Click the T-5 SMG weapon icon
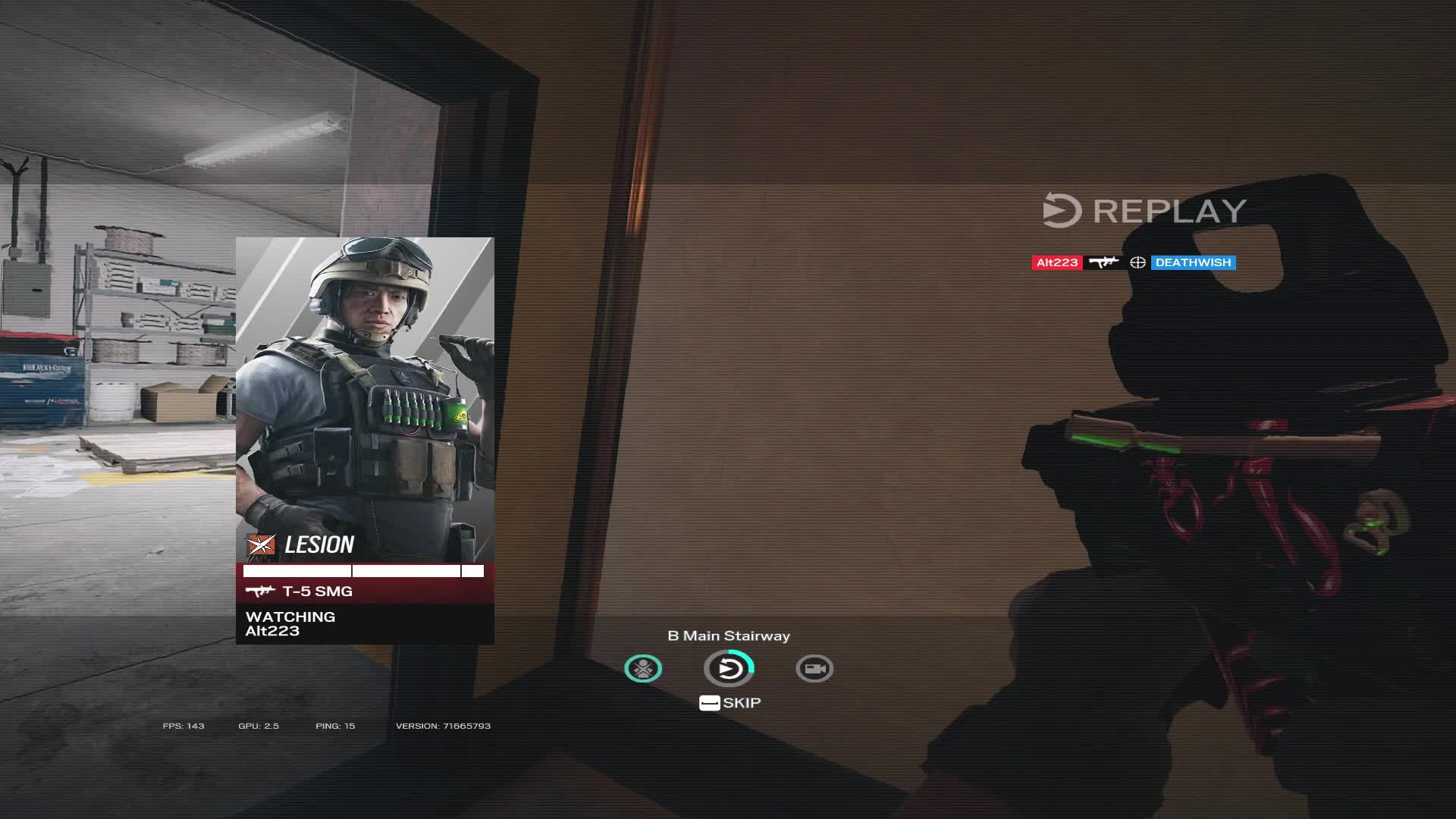 (x=261, y=591)
